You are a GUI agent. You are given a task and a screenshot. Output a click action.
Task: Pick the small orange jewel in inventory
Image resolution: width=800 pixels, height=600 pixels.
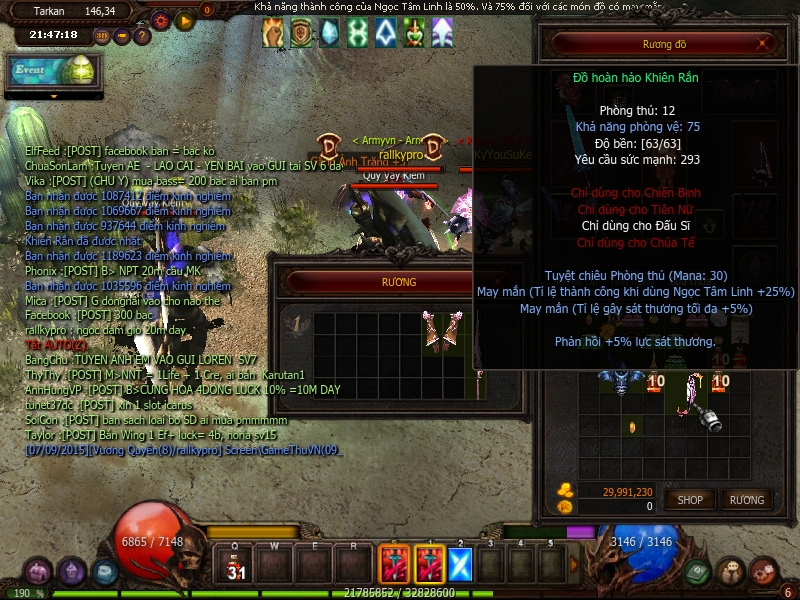coord(631,427)
